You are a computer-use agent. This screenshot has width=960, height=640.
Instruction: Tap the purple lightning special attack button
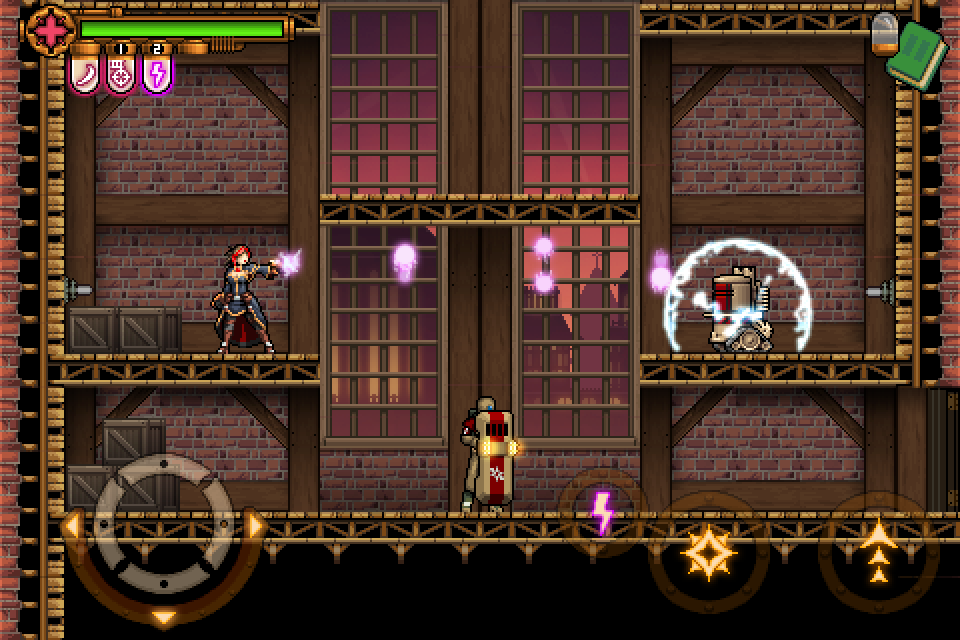(602, 512)
